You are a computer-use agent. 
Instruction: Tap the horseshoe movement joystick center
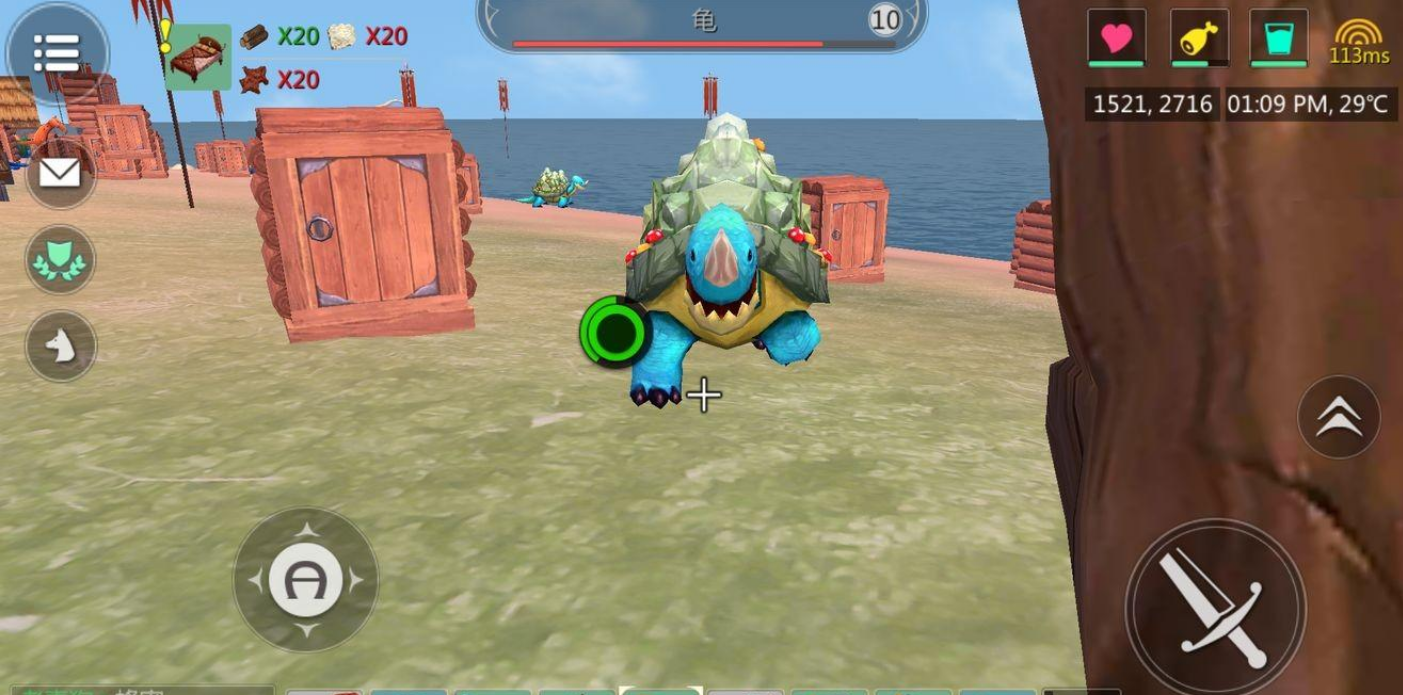(x=306, y=580)
